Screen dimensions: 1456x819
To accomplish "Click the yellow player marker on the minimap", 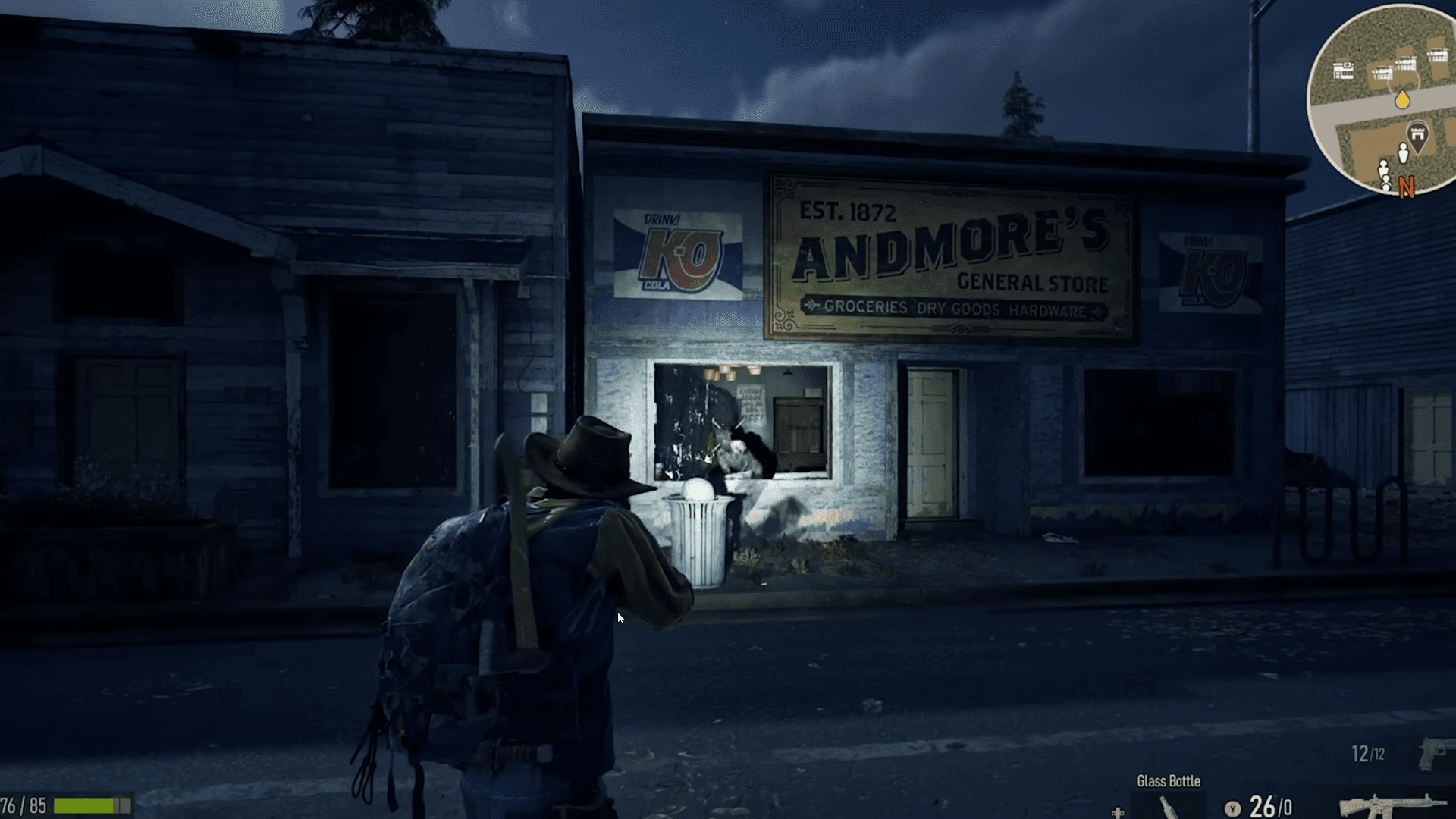I will (1402, 99).
